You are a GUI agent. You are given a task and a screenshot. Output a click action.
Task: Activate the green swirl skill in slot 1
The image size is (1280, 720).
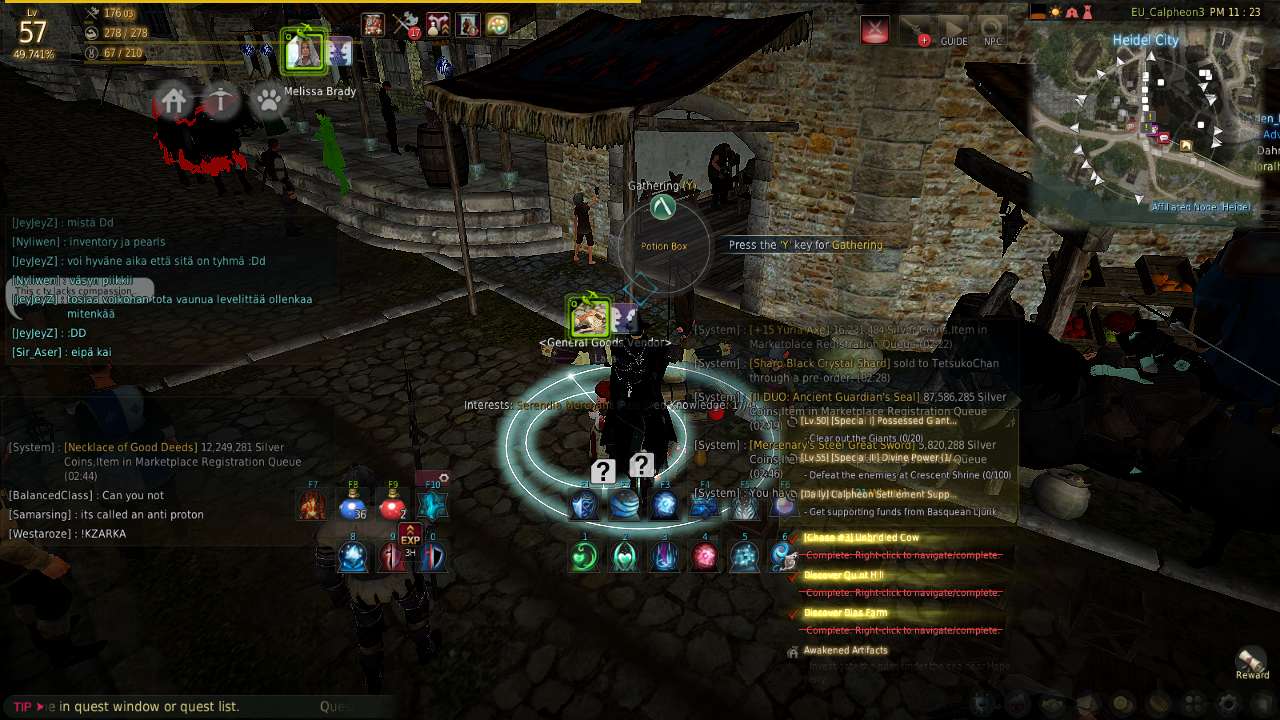pos(584,556)
